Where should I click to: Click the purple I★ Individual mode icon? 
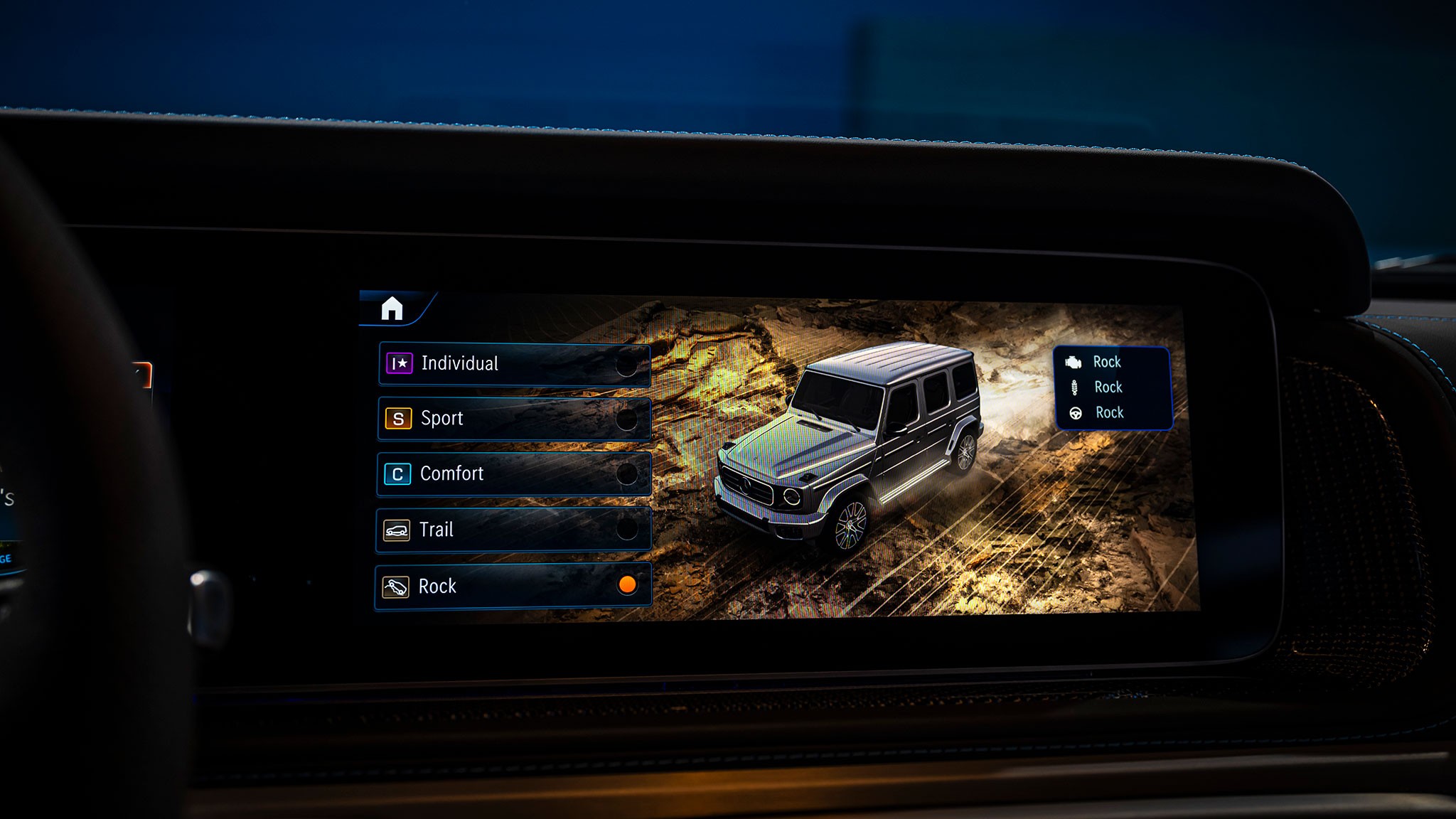coord(398,363)
